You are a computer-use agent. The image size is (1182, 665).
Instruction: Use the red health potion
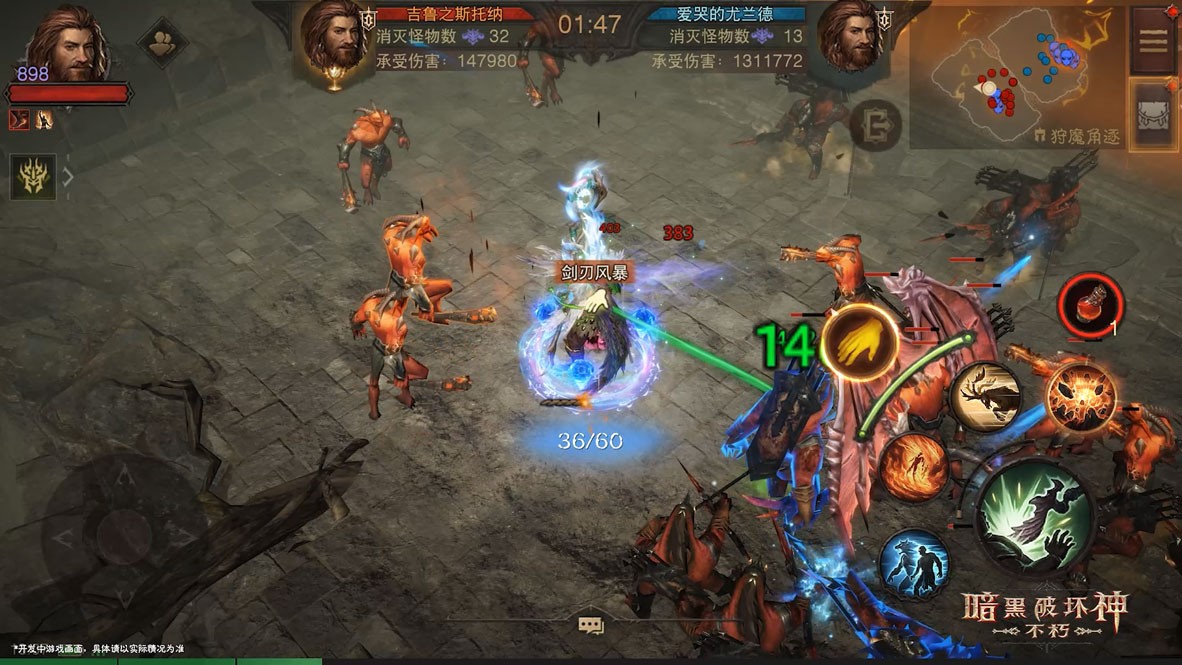point(1090,303)
